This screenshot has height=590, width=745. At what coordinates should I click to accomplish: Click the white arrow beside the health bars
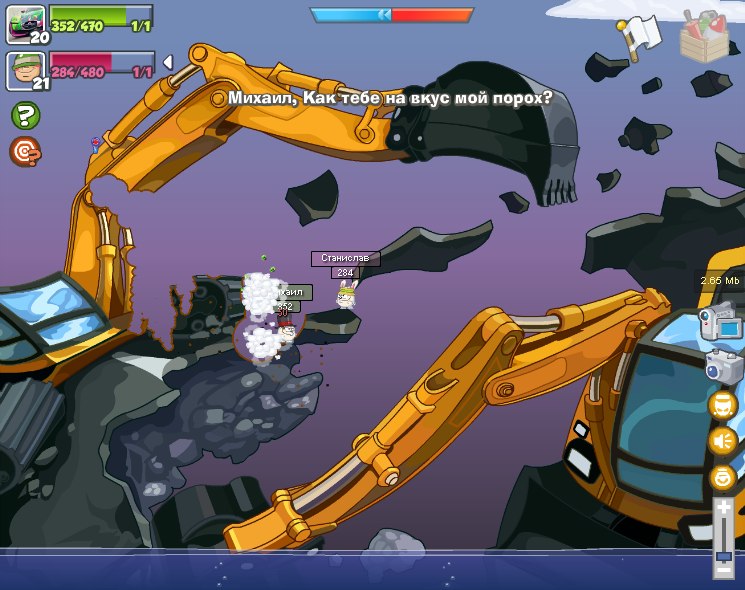click(167, 62)
